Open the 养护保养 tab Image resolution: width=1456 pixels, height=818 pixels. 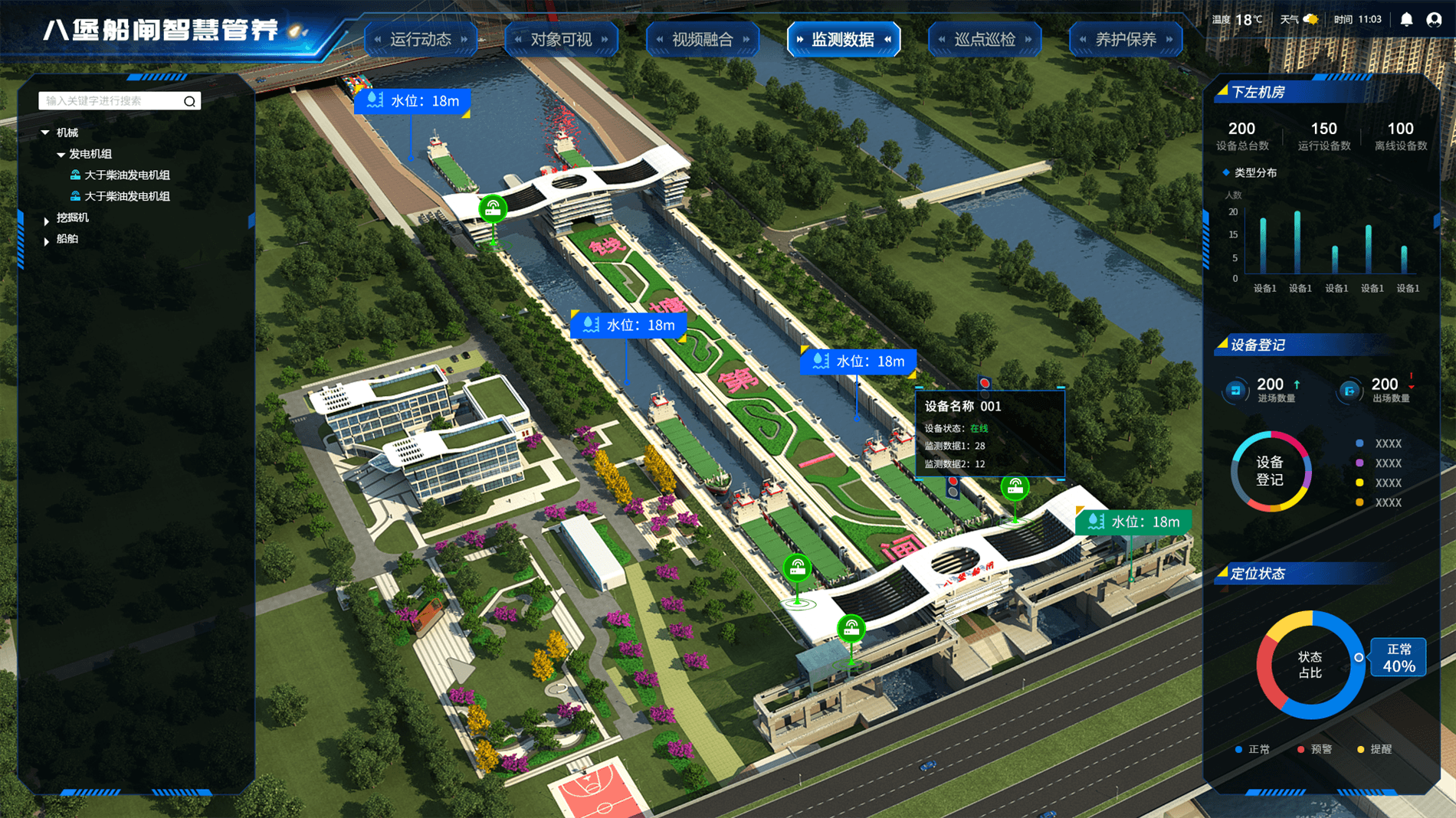(1125, 39)
